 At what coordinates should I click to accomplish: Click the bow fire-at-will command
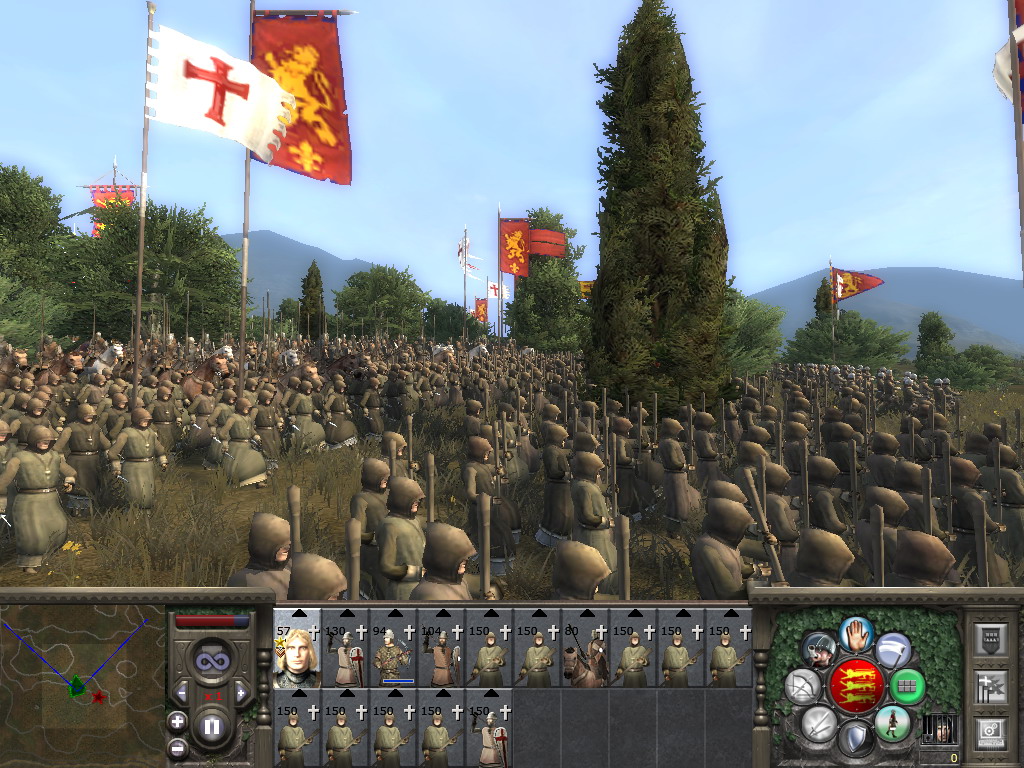[803, 686]
